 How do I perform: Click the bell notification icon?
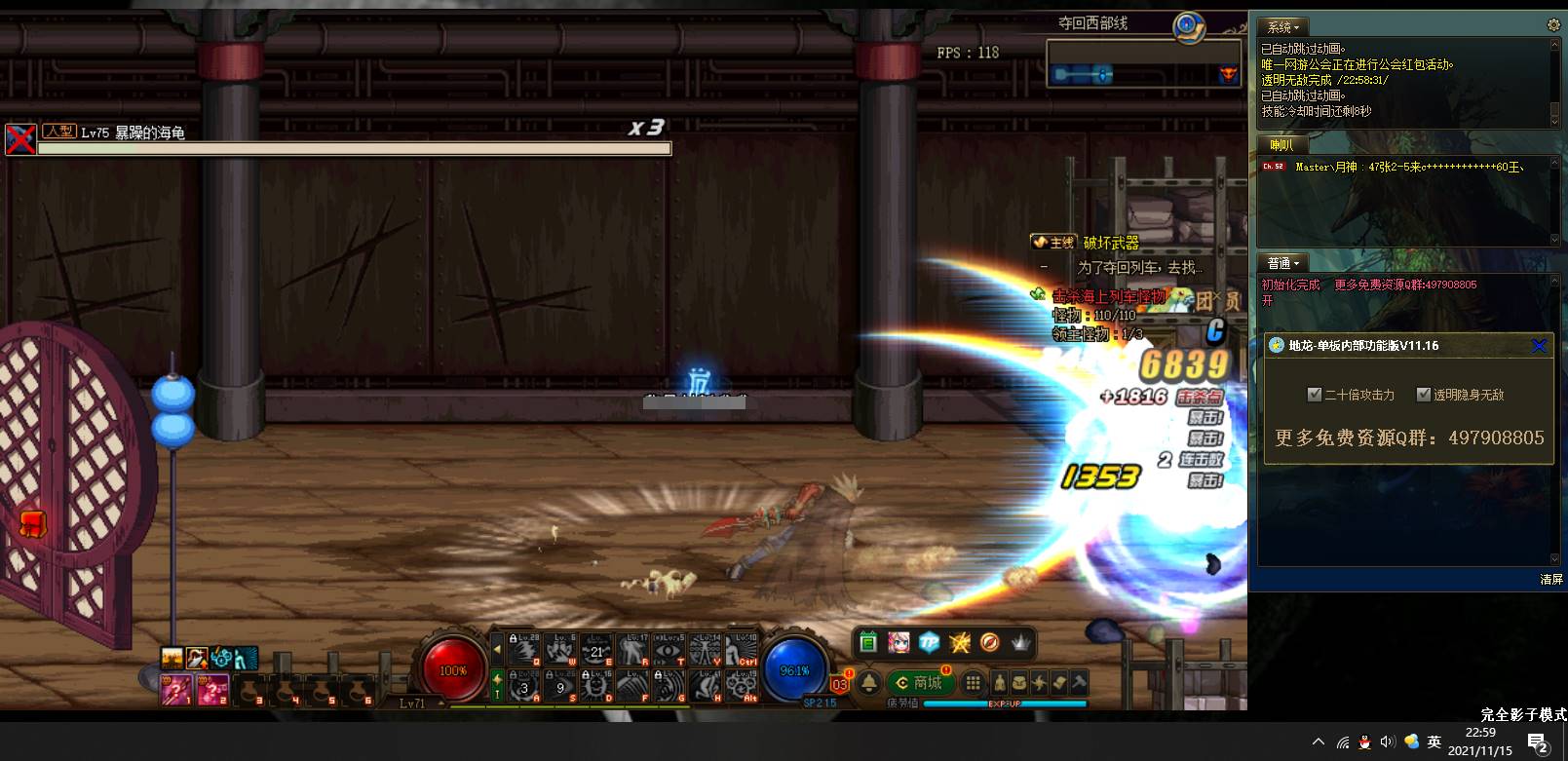[868, 682]
